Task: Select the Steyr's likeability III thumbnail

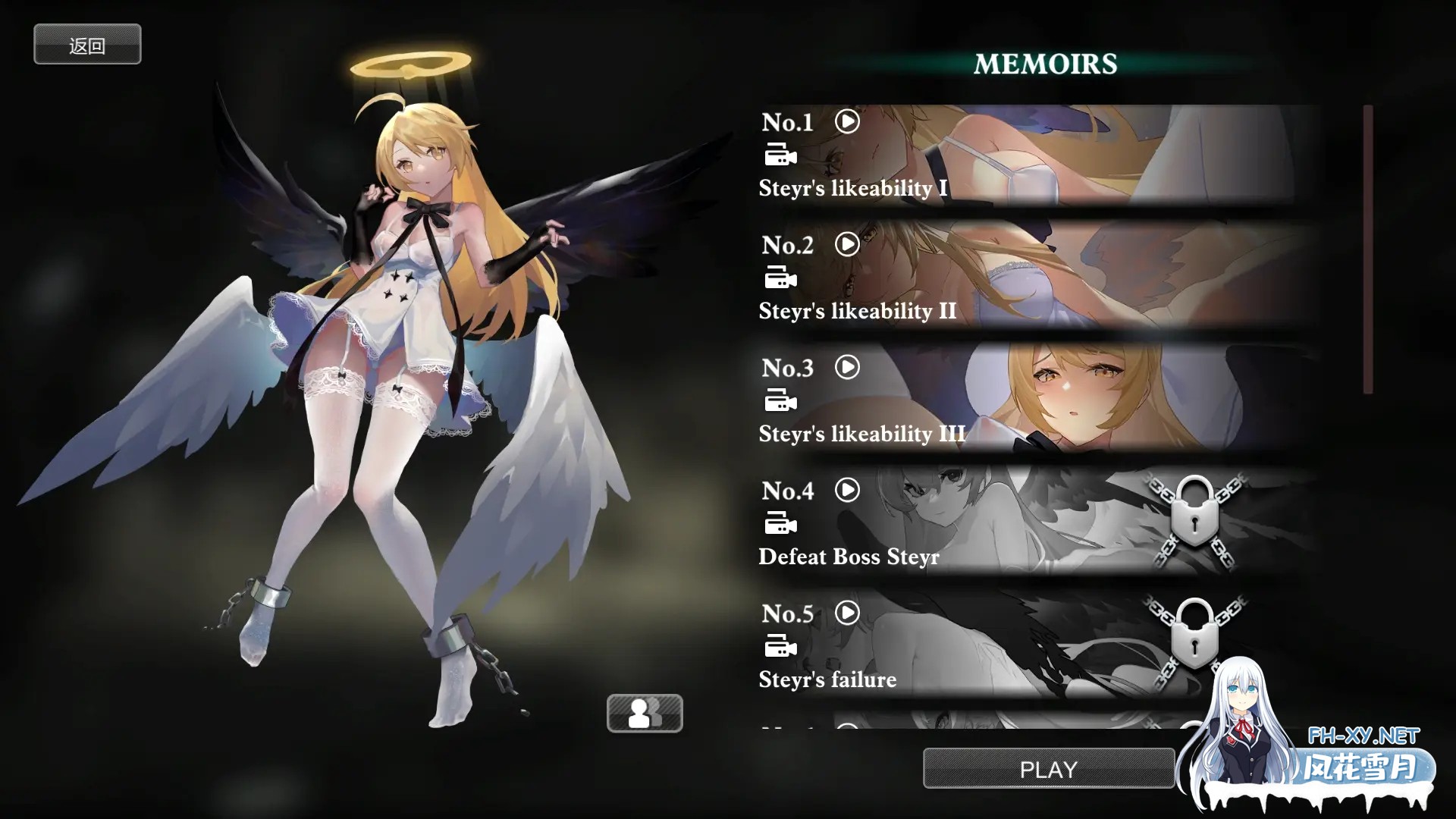Action: click(1062, 398)
